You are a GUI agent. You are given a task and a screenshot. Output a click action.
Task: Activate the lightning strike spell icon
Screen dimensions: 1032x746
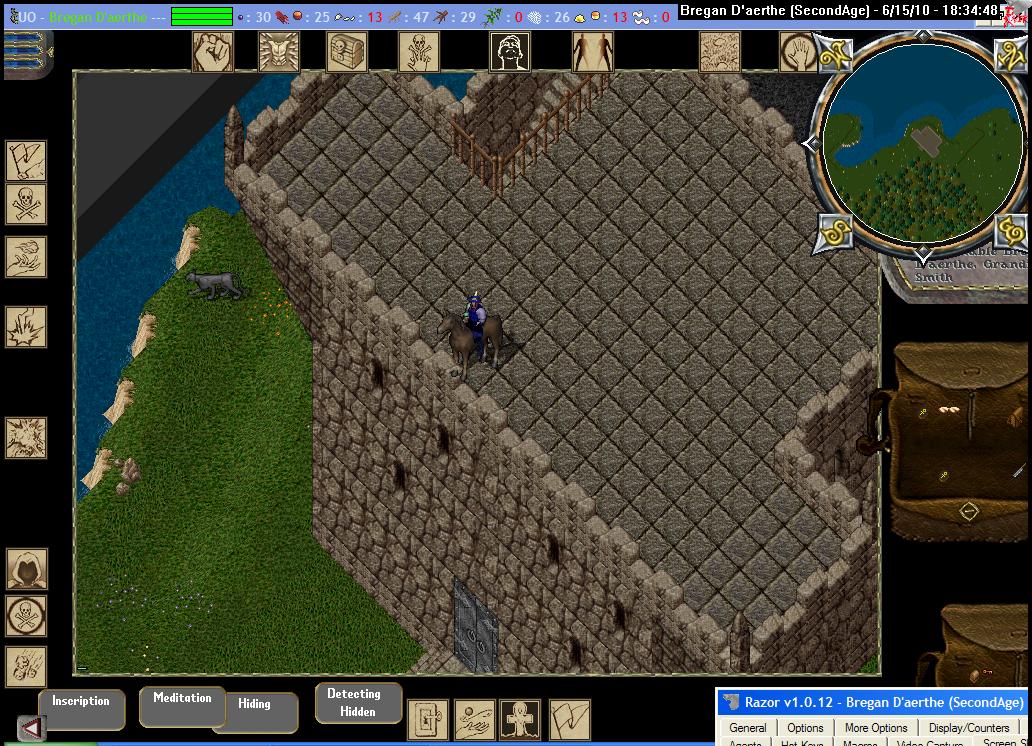25,327
